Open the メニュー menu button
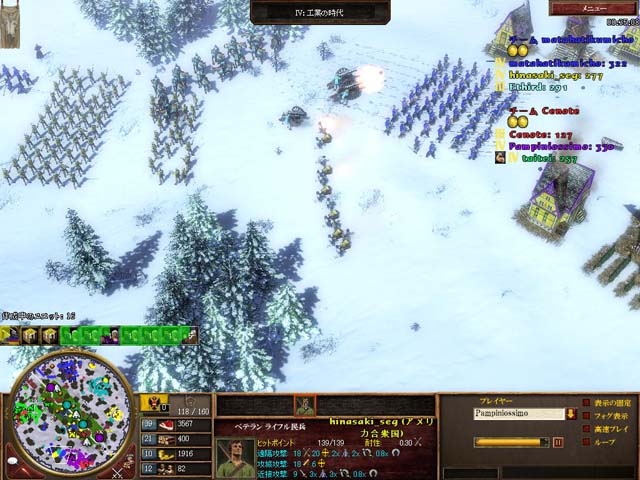 tap(596, 8)
